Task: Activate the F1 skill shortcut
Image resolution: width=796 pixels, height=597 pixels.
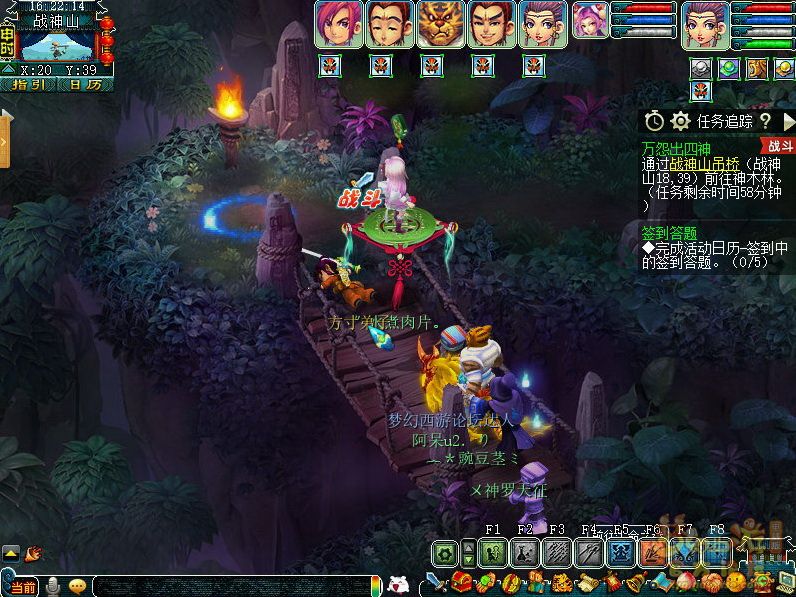Action: tap(494, 552)
